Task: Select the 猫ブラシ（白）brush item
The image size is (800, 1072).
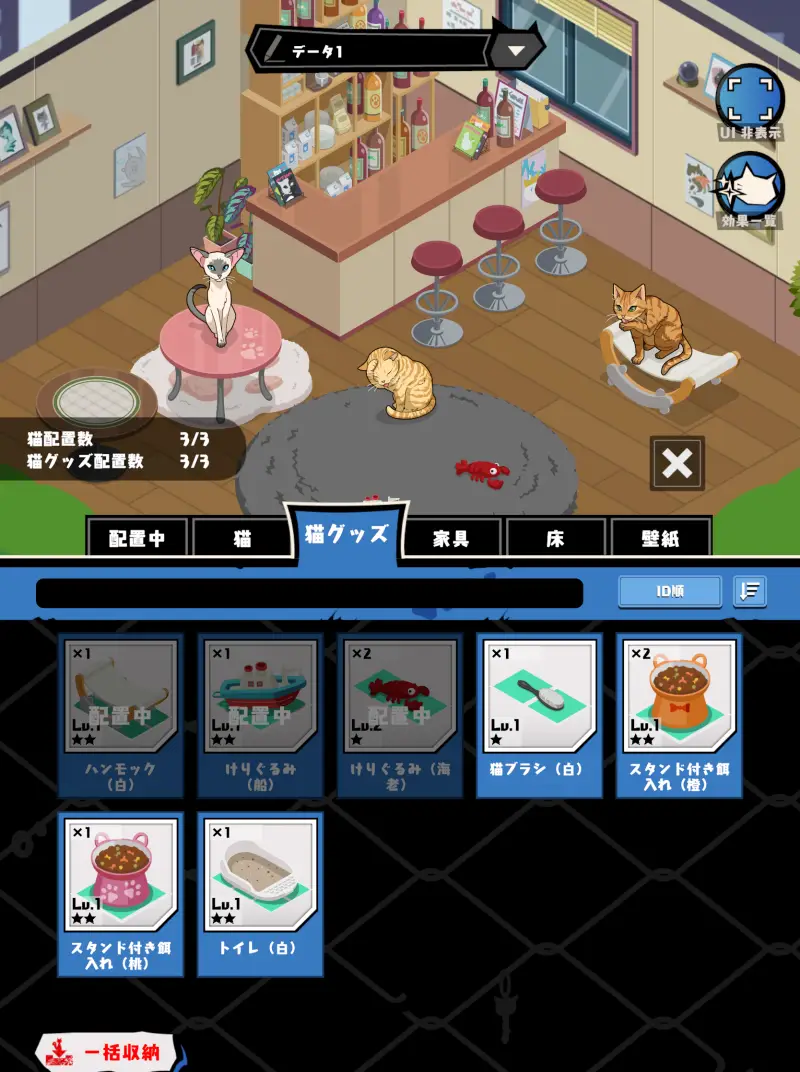Action: pos(540,715)
